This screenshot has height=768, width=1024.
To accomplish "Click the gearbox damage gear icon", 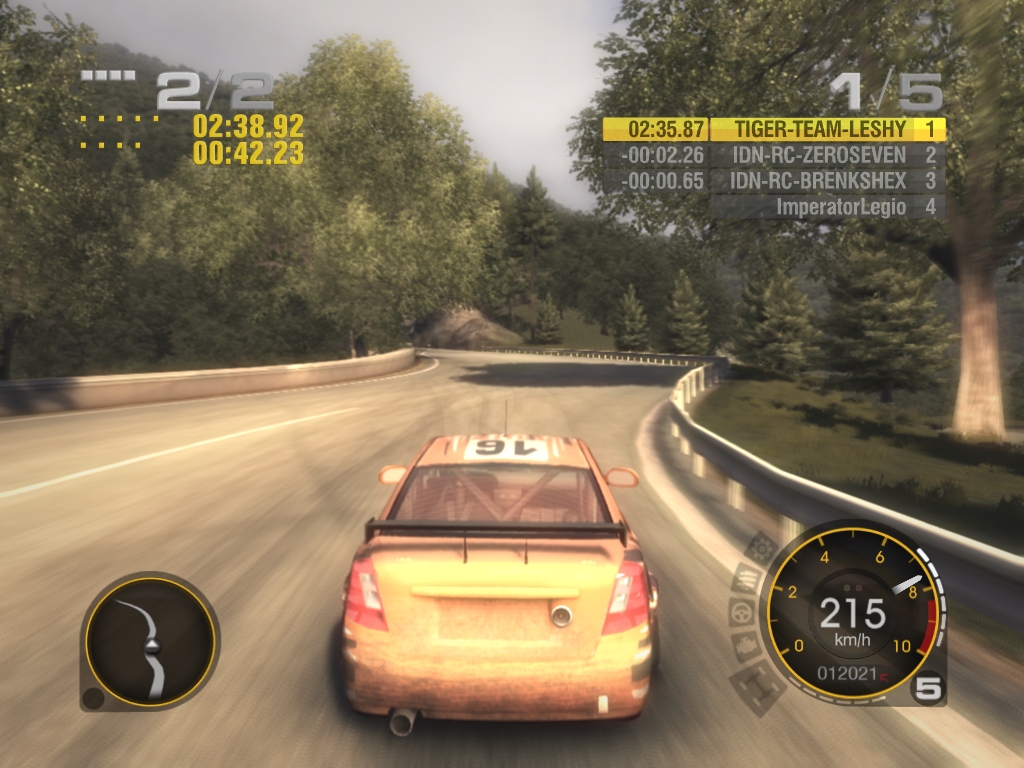I will coord(761,548).
